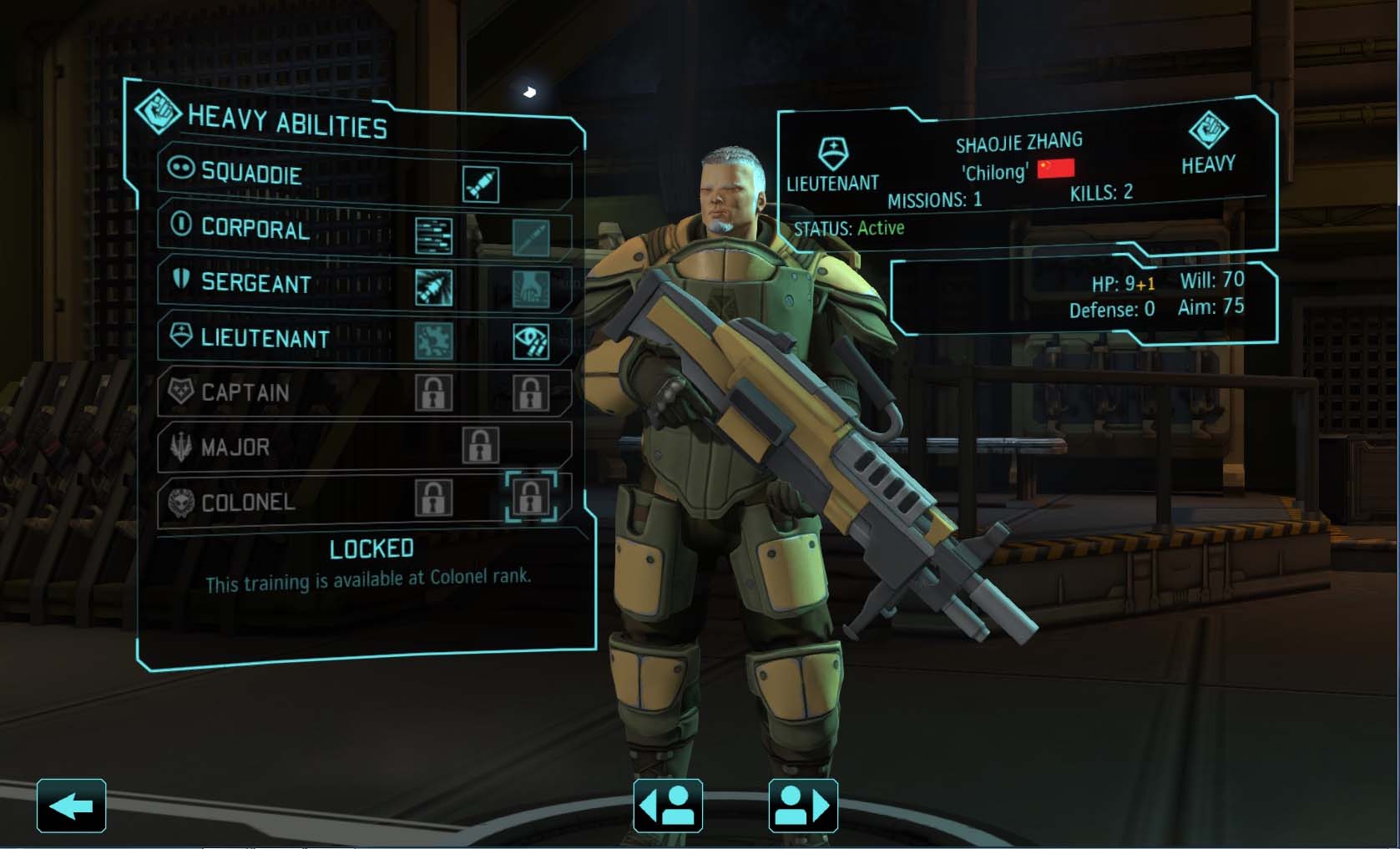This screenshot has height=849, width=1400.
Task: Select the Squaddie rocket ability icon
Action: click(x=481, y=184)
